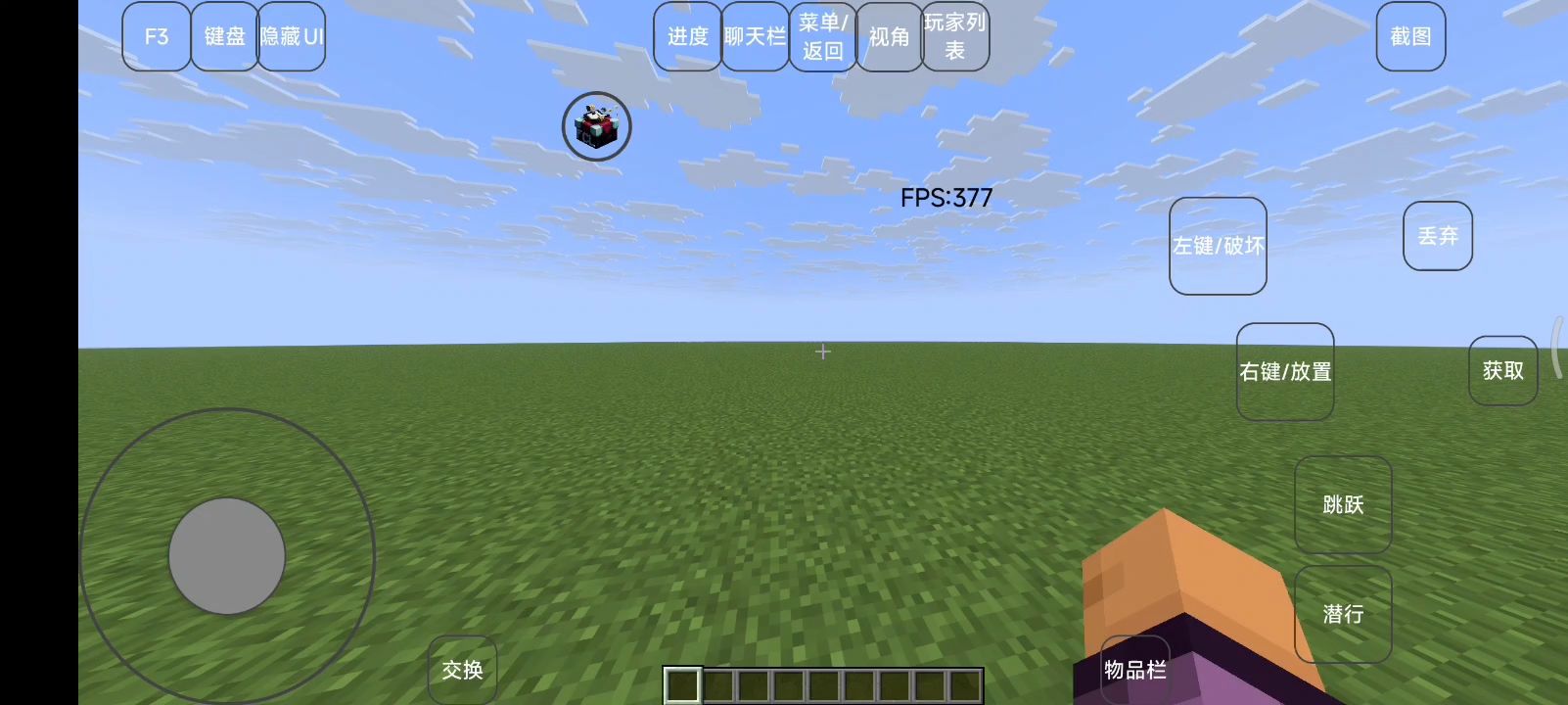Tap the movement joystick knob
This screenshot has height=705, width=1568.
(227, 554)
